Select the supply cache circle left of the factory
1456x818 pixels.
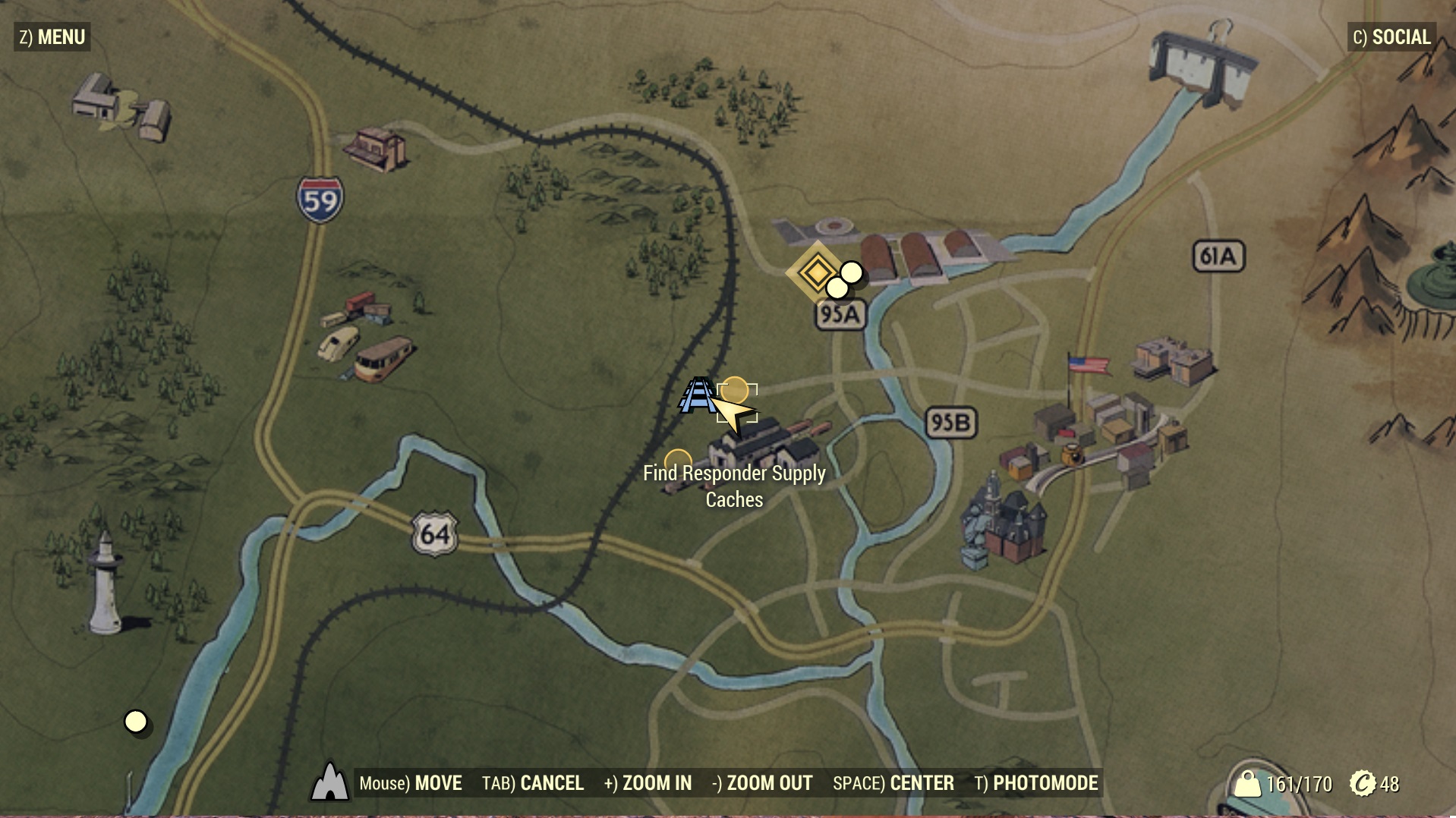(678, 462)
